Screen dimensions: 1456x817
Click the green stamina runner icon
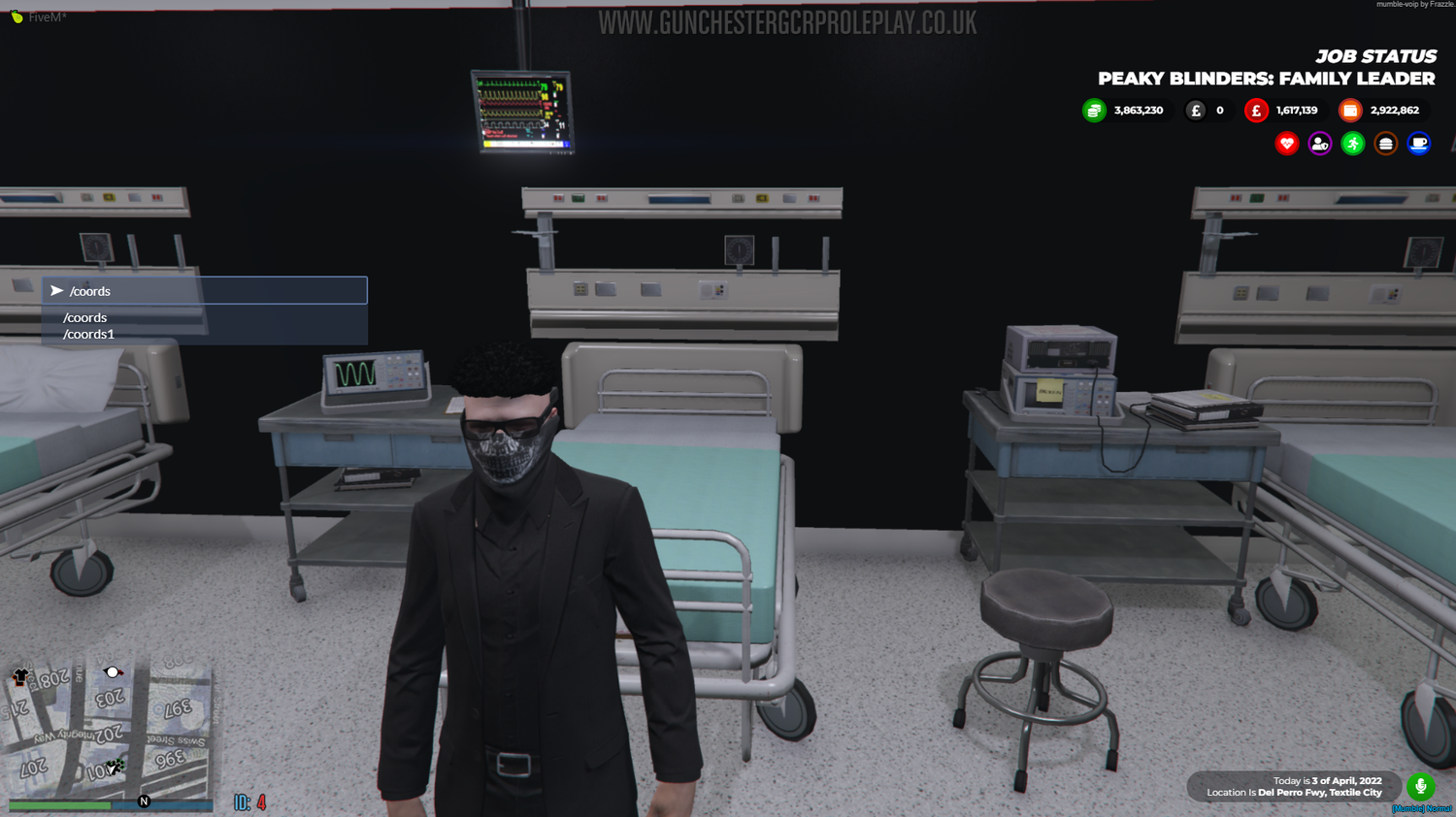[1352, 143]
